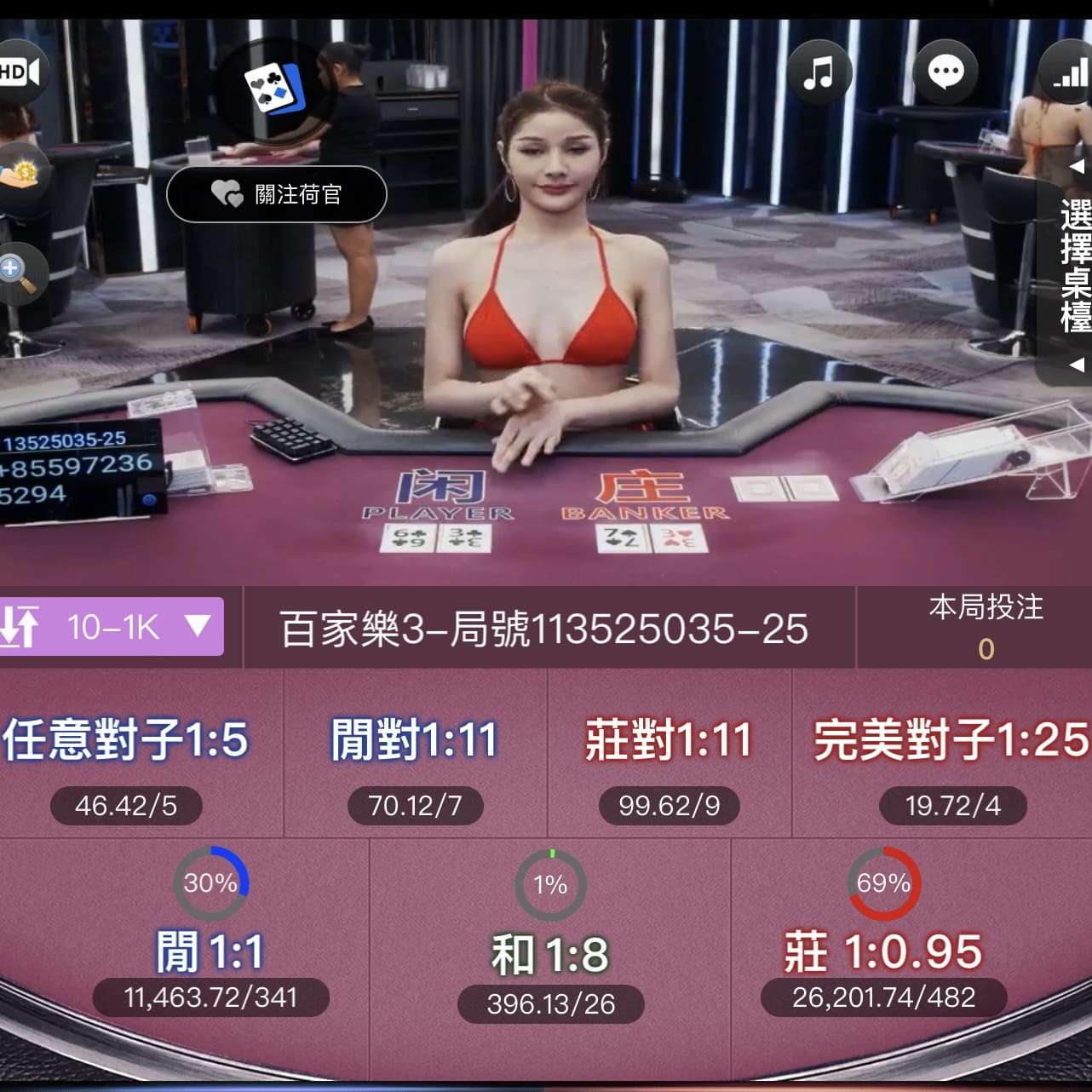The image size is (1092, 1092).
Task: Toggle HD video quality
Action: [15, 72]
